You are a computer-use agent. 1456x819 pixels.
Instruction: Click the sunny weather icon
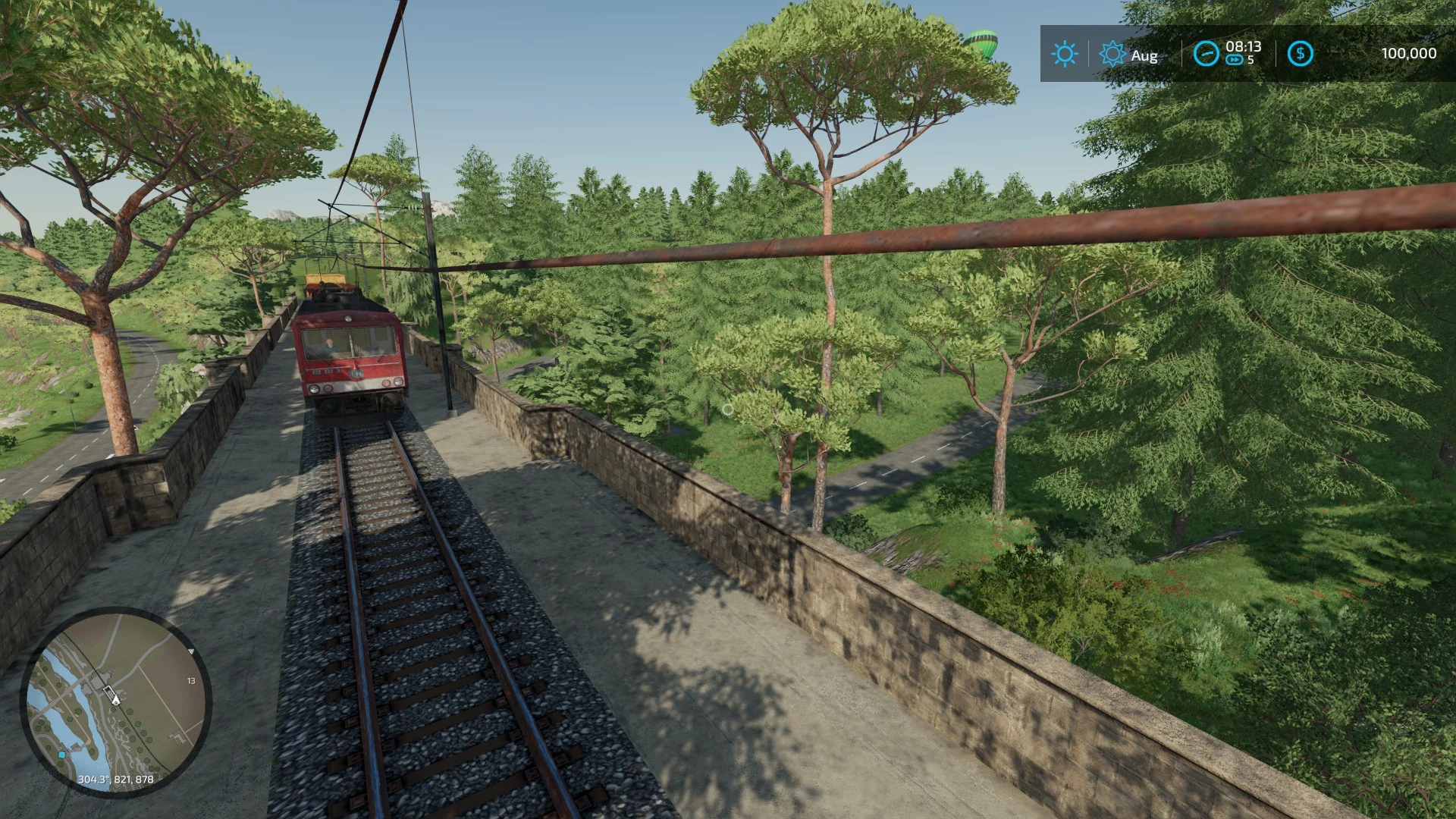1064,54
